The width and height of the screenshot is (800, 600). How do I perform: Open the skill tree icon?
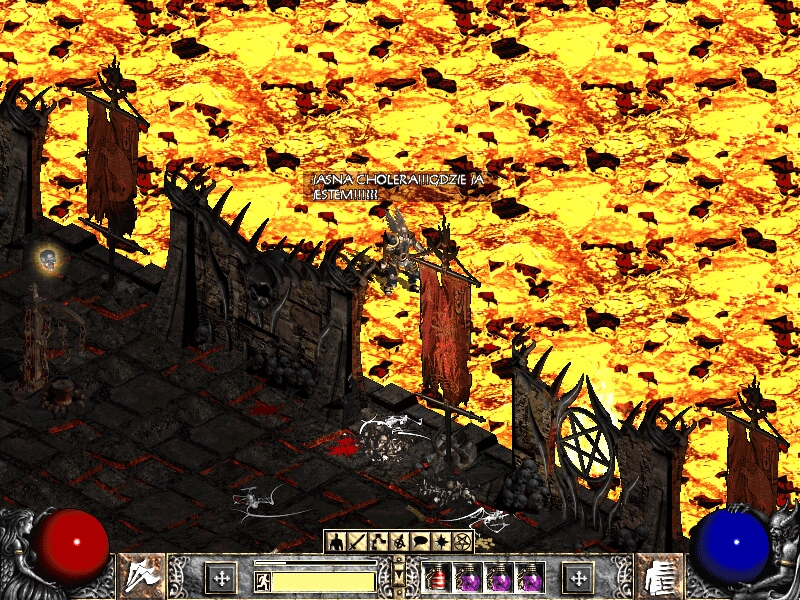coord(378,541)
